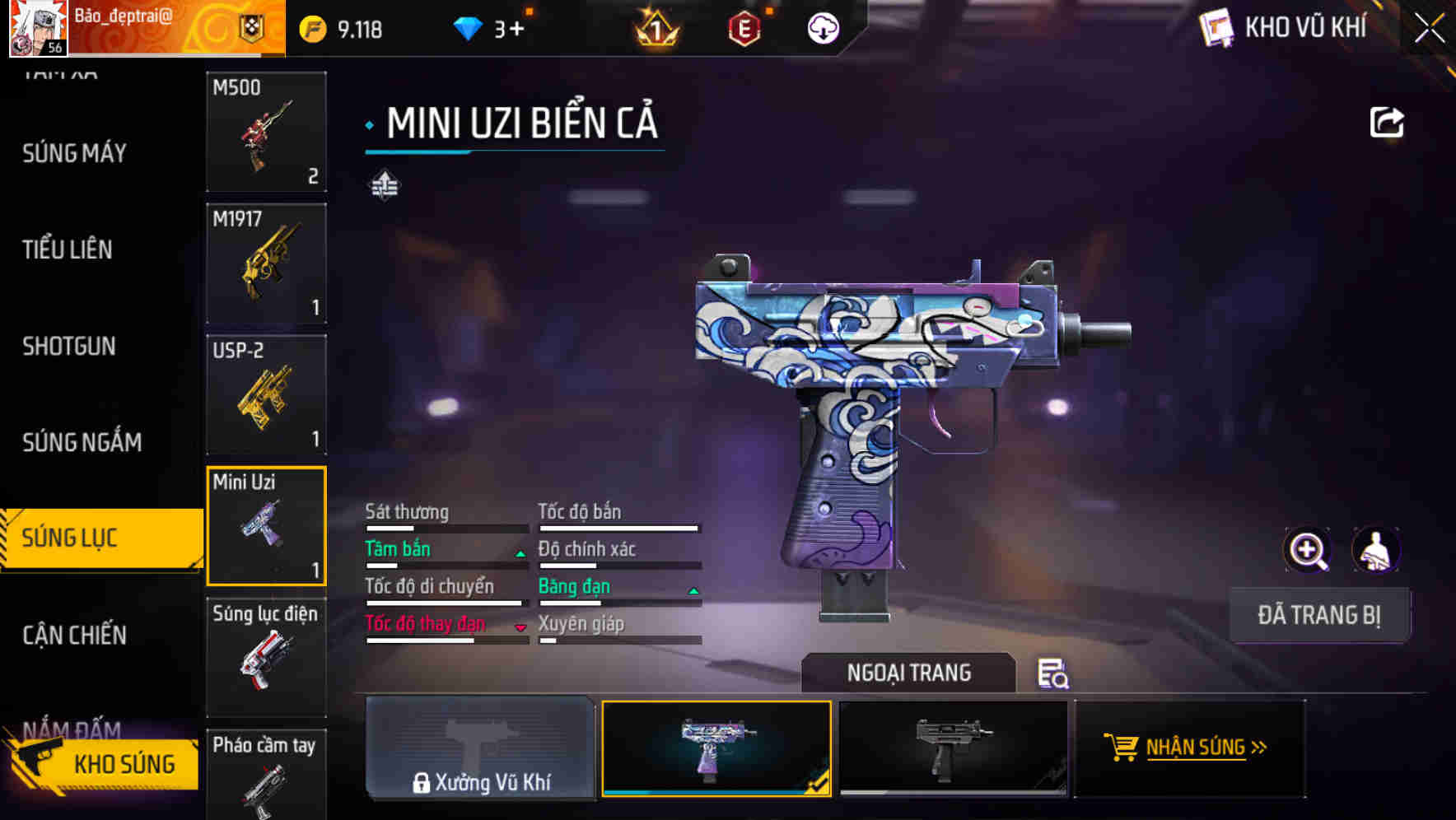Choose the USP-2 weapon tile
This screenshot has height=820, width=1456.
[x=266, y=394]
